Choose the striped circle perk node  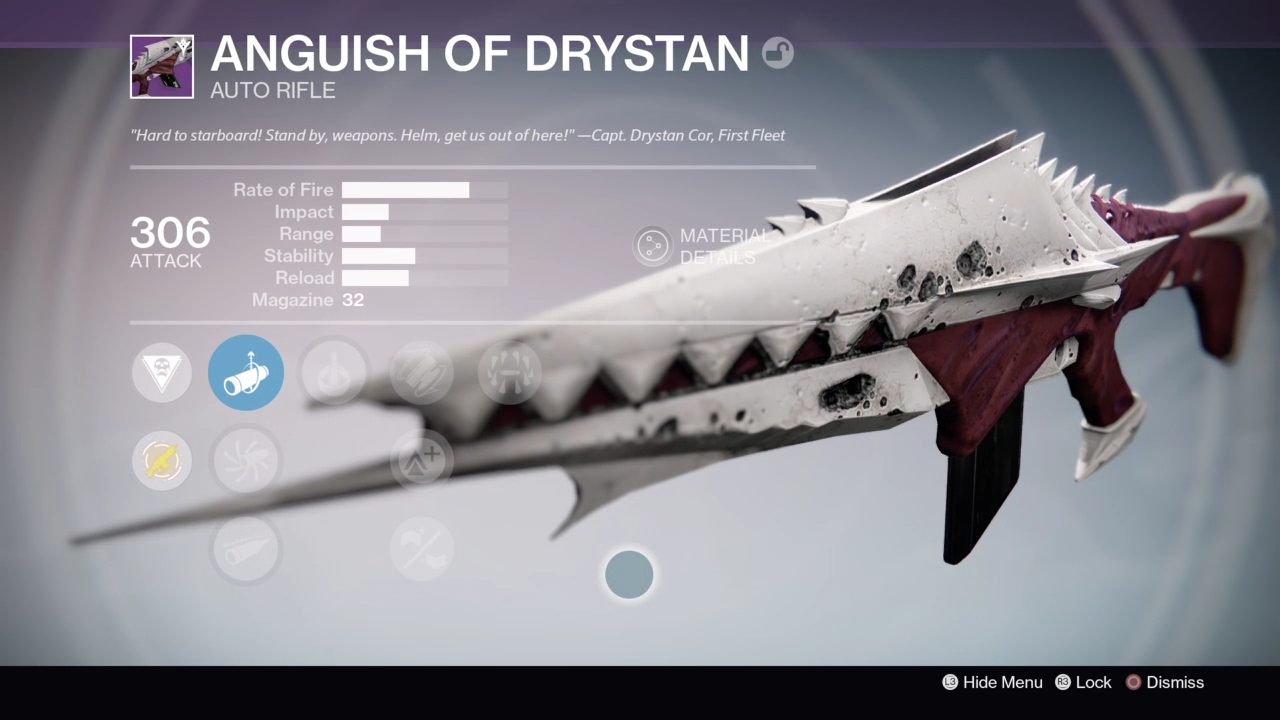422,373
